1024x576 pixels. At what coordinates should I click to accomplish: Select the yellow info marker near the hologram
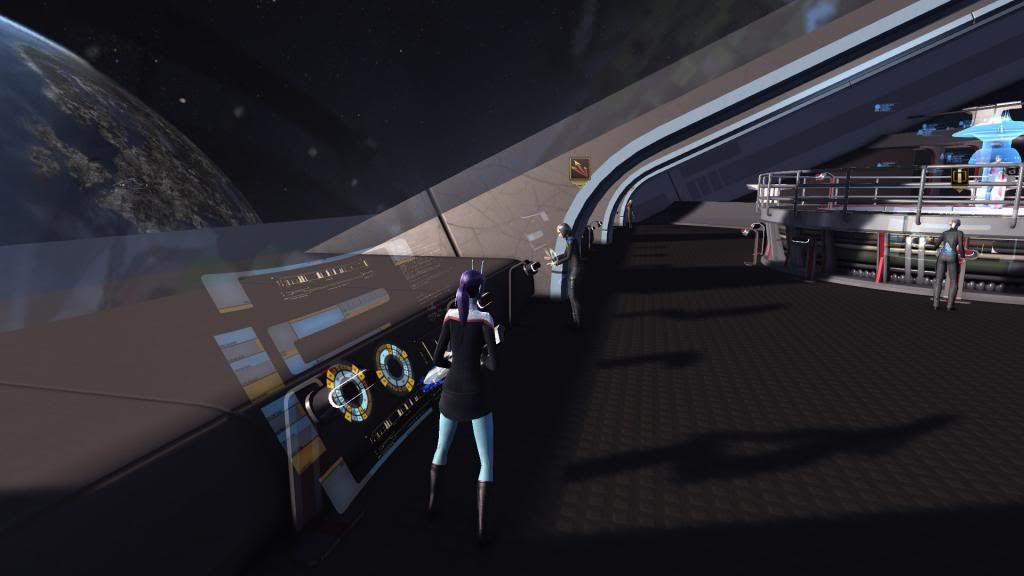[960, 177]
